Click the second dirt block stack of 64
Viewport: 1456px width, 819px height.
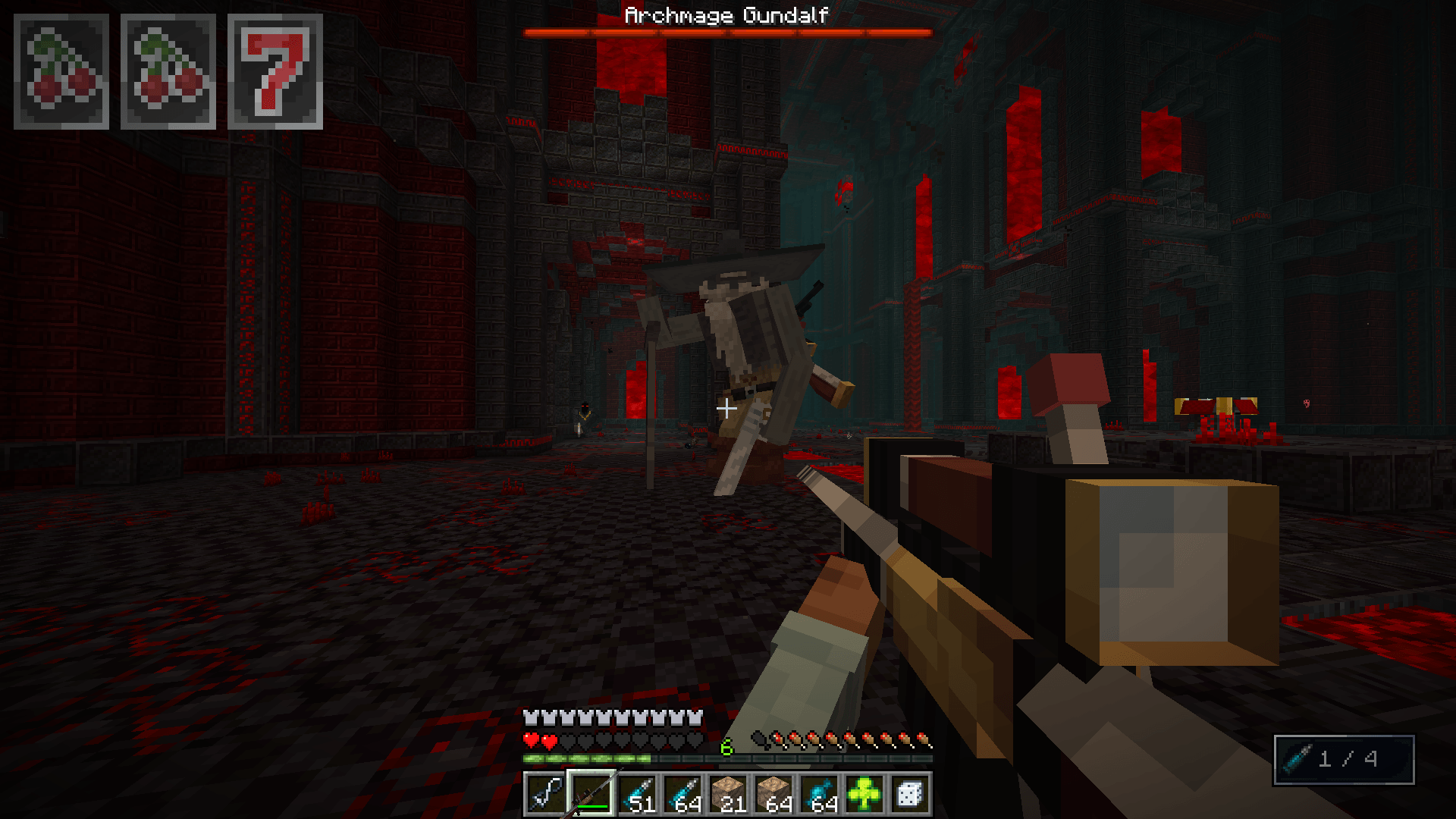[774, 794]
